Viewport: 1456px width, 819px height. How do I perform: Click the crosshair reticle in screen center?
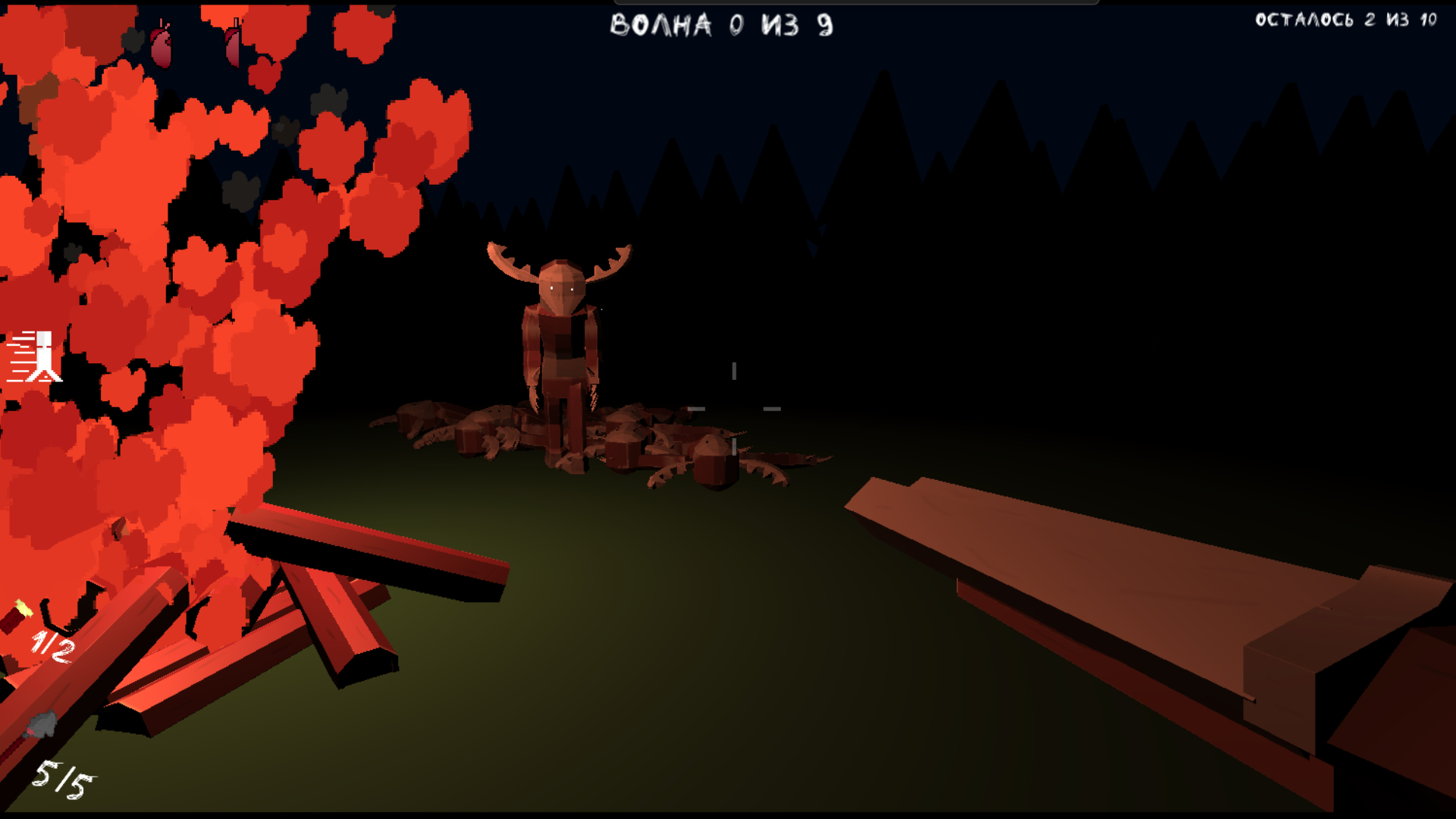(733, 409)
